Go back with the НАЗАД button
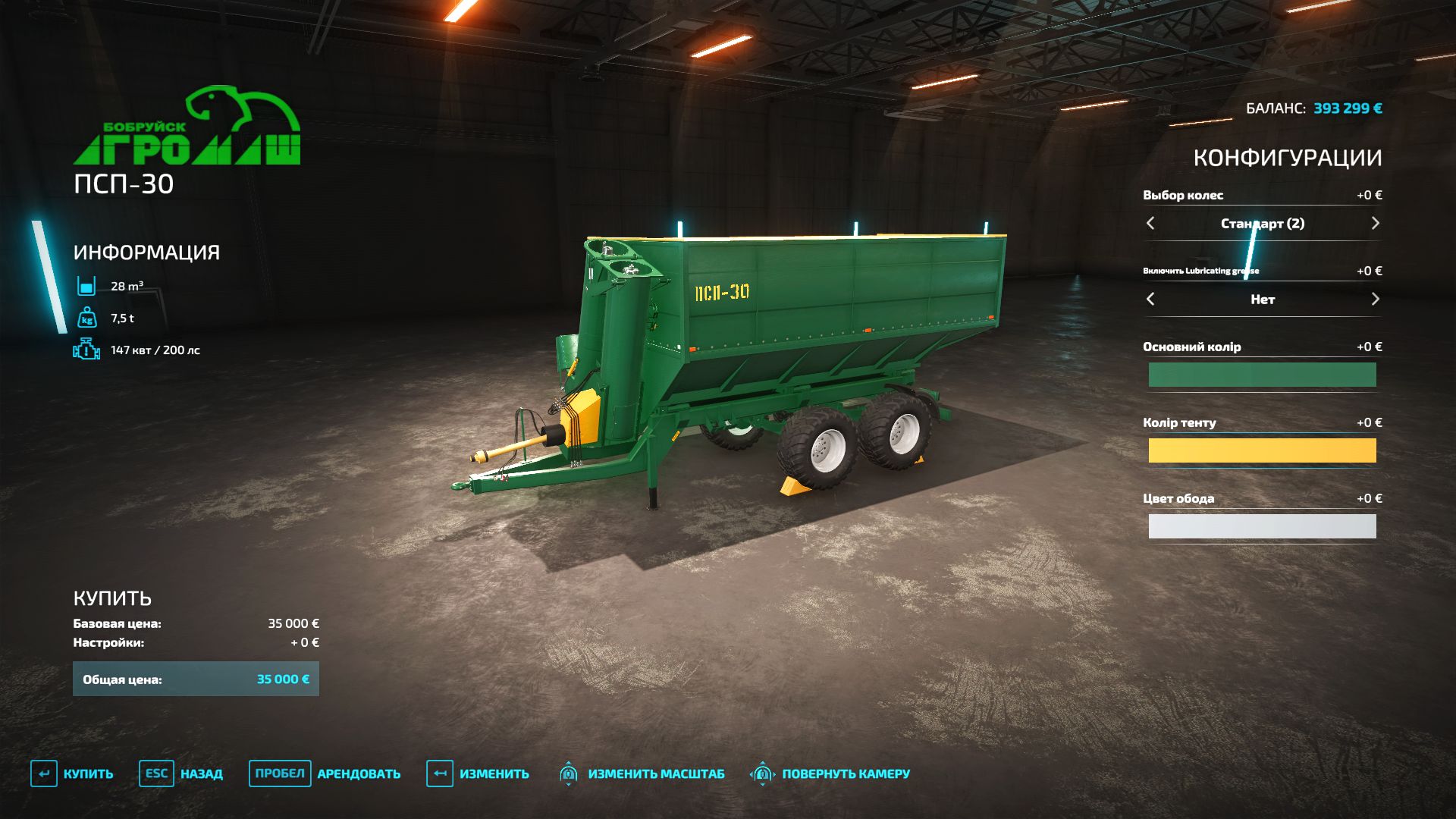Screen dimensions: 1456x819 (181, 773)
